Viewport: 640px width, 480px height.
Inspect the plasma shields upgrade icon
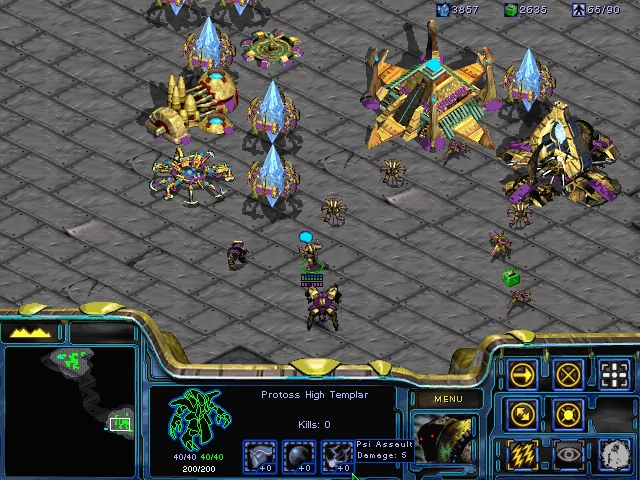299,455
